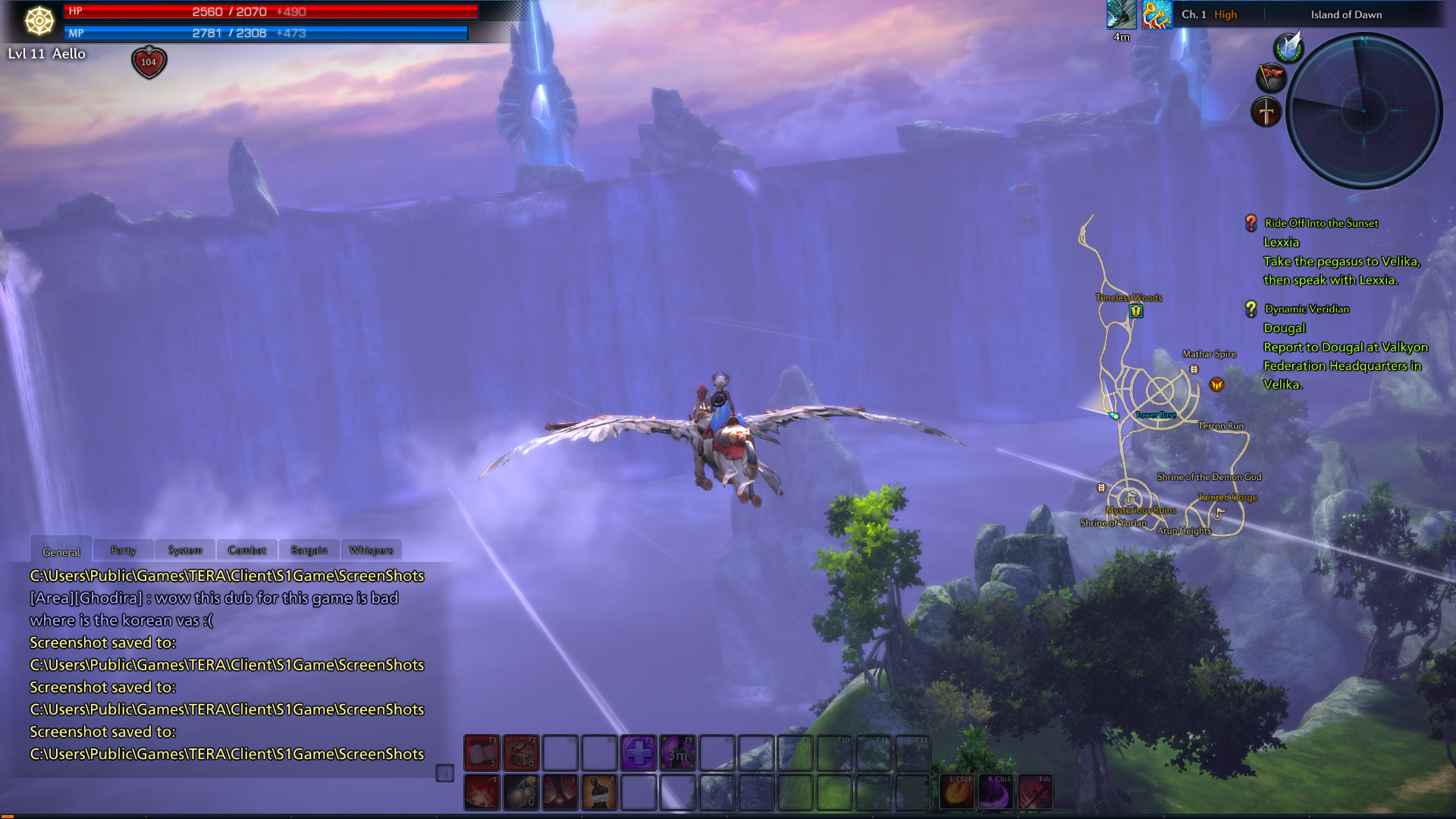Use the scroll item in F1 slot
Viewport: 1456px width, 819px height.
point(482,752)
